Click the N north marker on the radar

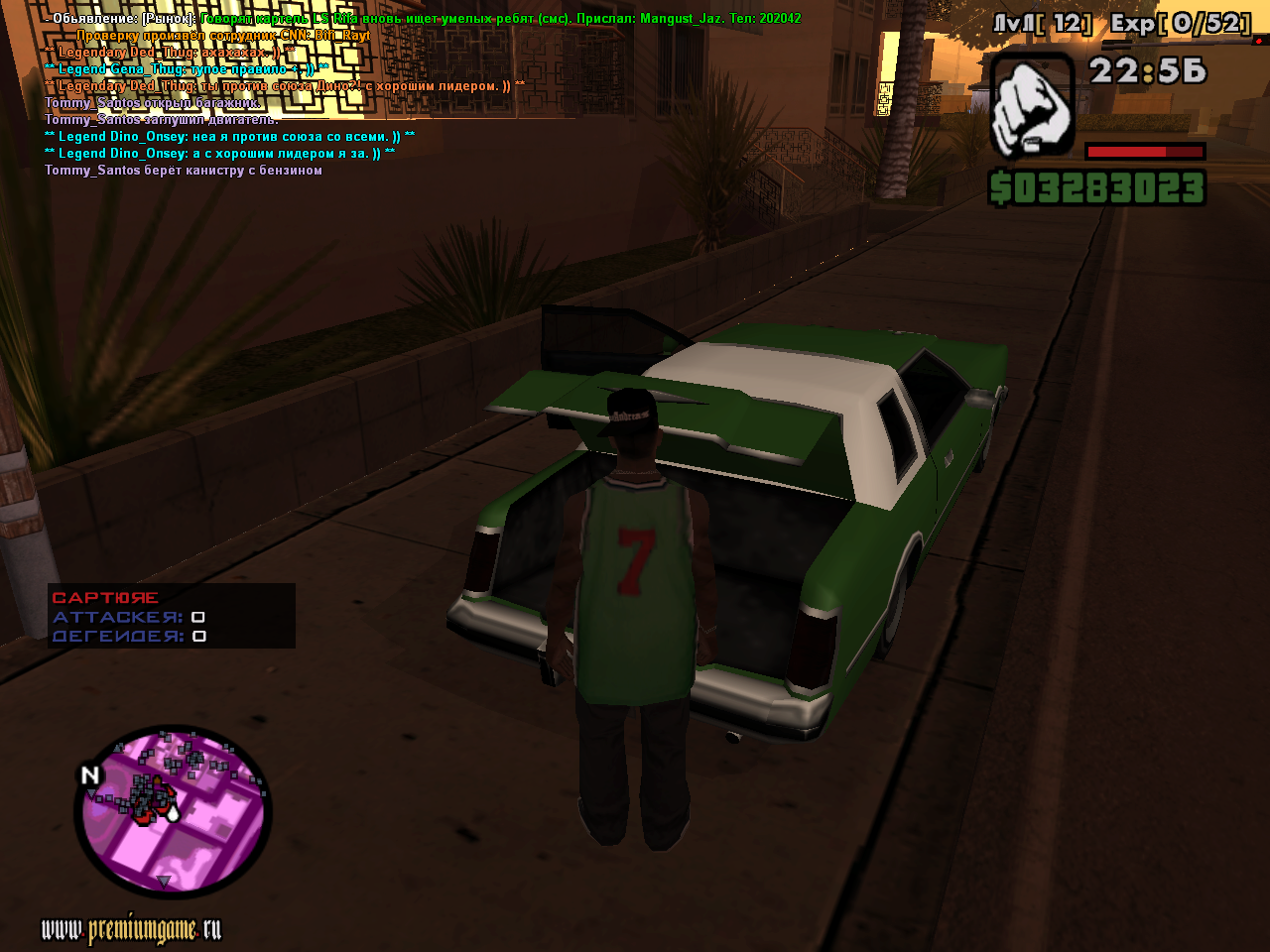(x=90, y=775)
